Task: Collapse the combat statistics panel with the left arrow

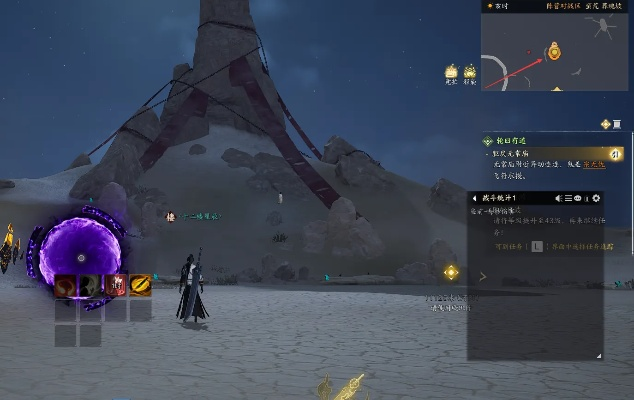Action: [474, 198]
